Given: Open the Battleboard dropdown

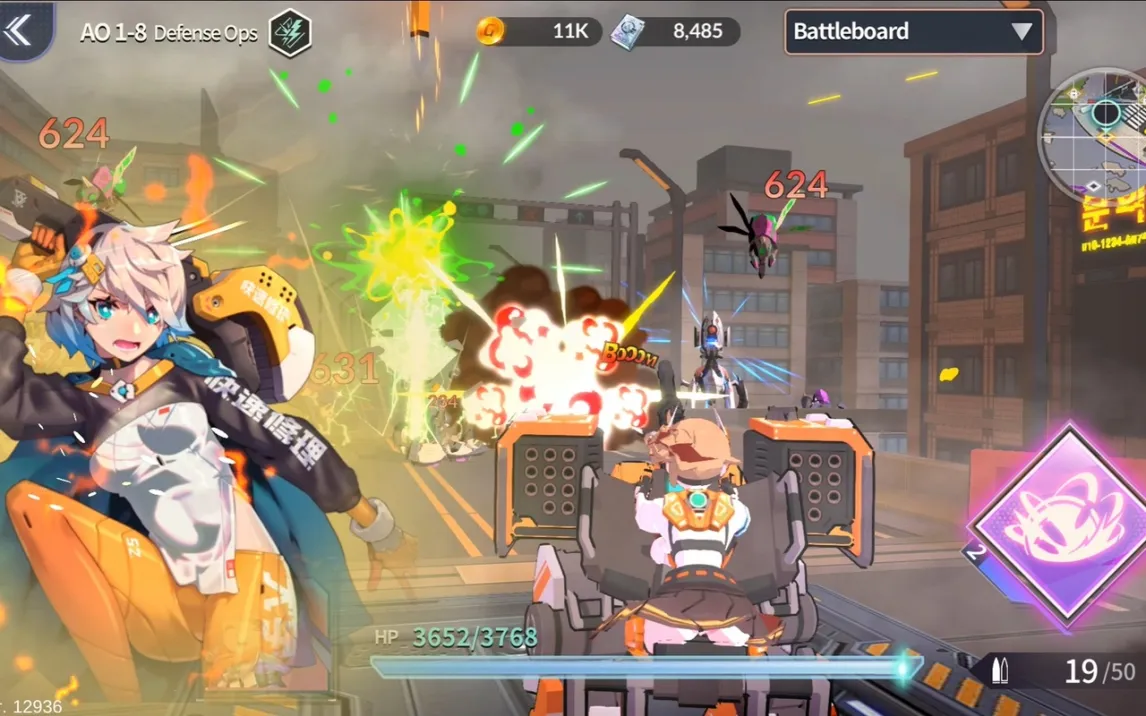Looking at the screenshot, I should [x=913, y=32].
